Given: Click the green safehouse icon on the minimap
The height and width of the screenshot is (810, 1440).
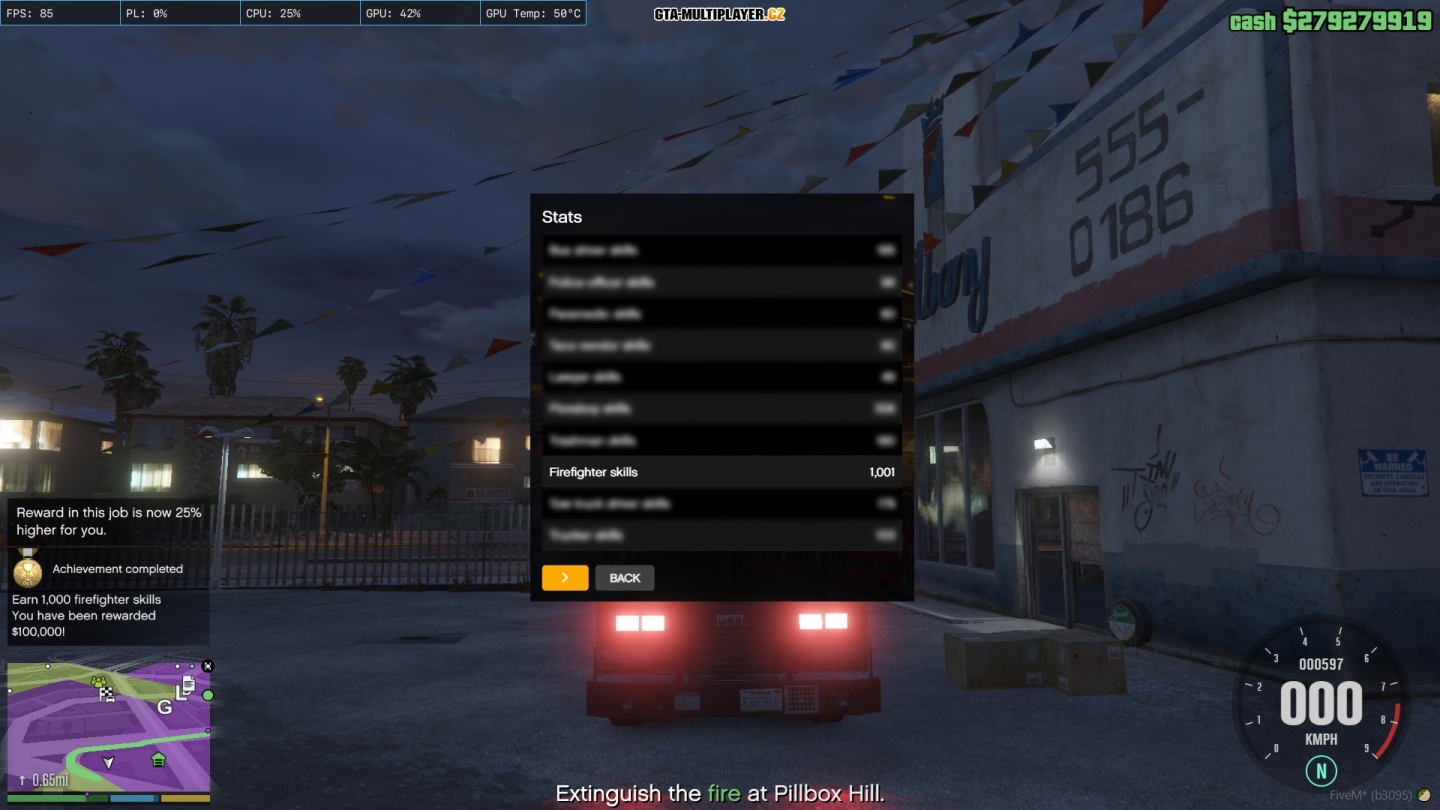Looking at the screenshot, I should coord(158,760).
